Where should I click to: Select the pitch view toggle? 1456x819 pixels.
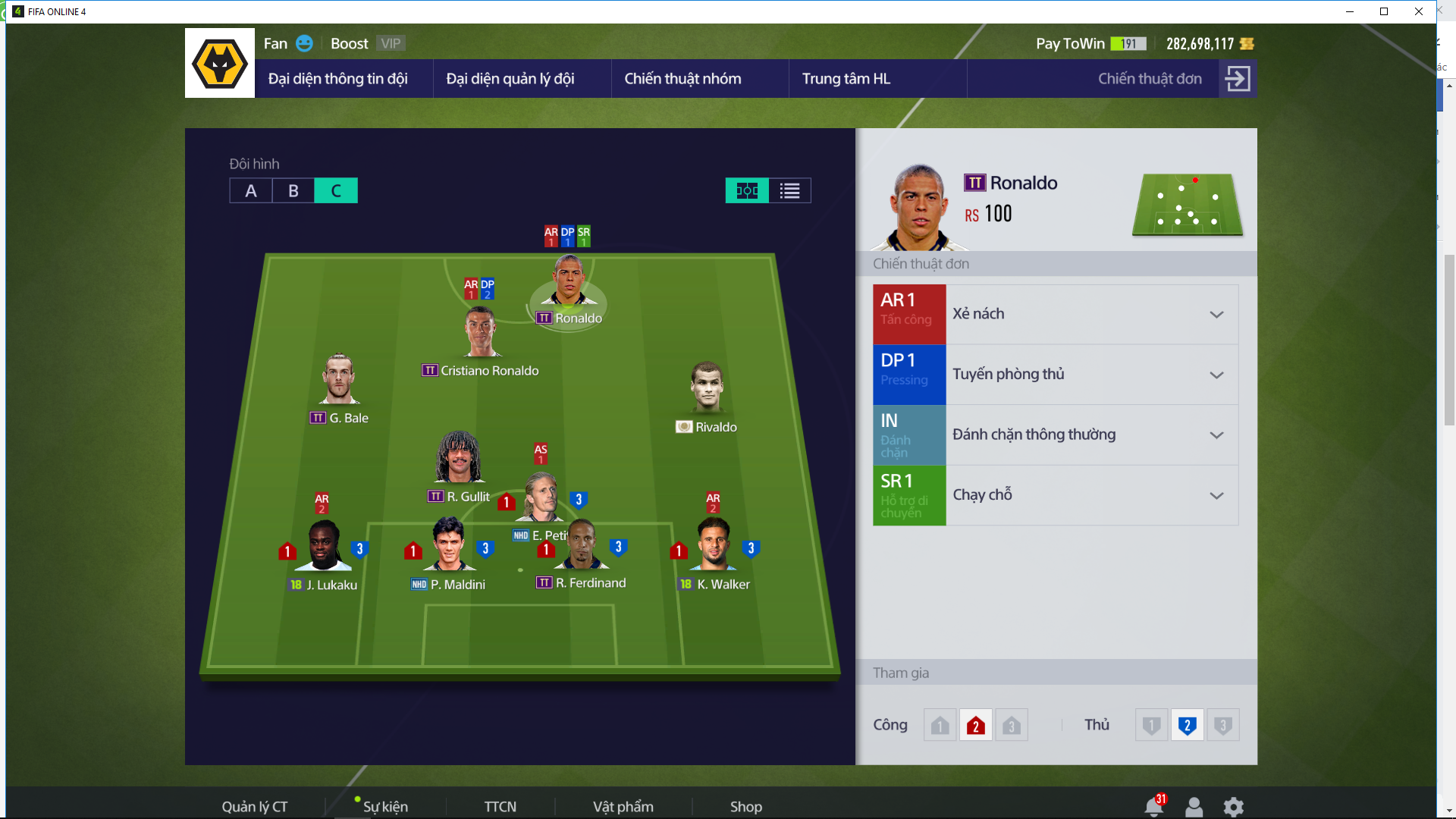(x=747, y=191)
